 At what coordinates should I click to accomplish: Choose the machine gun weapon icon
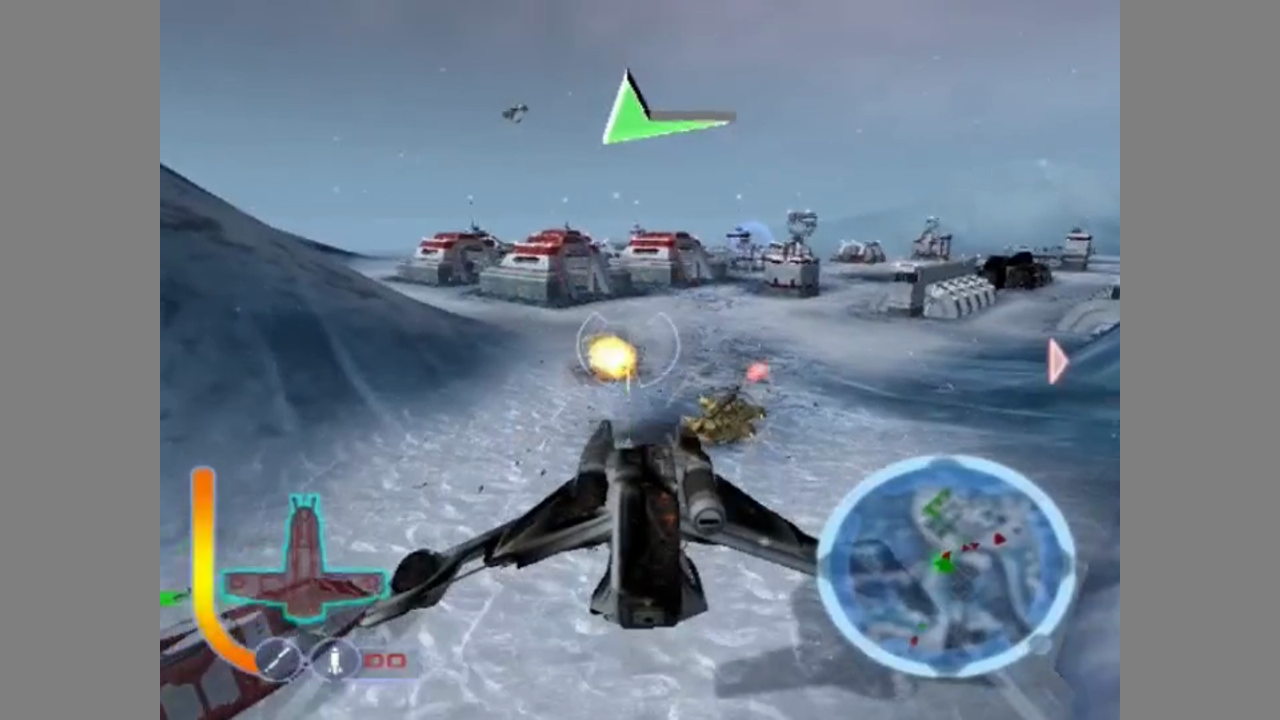coord(277,659)
